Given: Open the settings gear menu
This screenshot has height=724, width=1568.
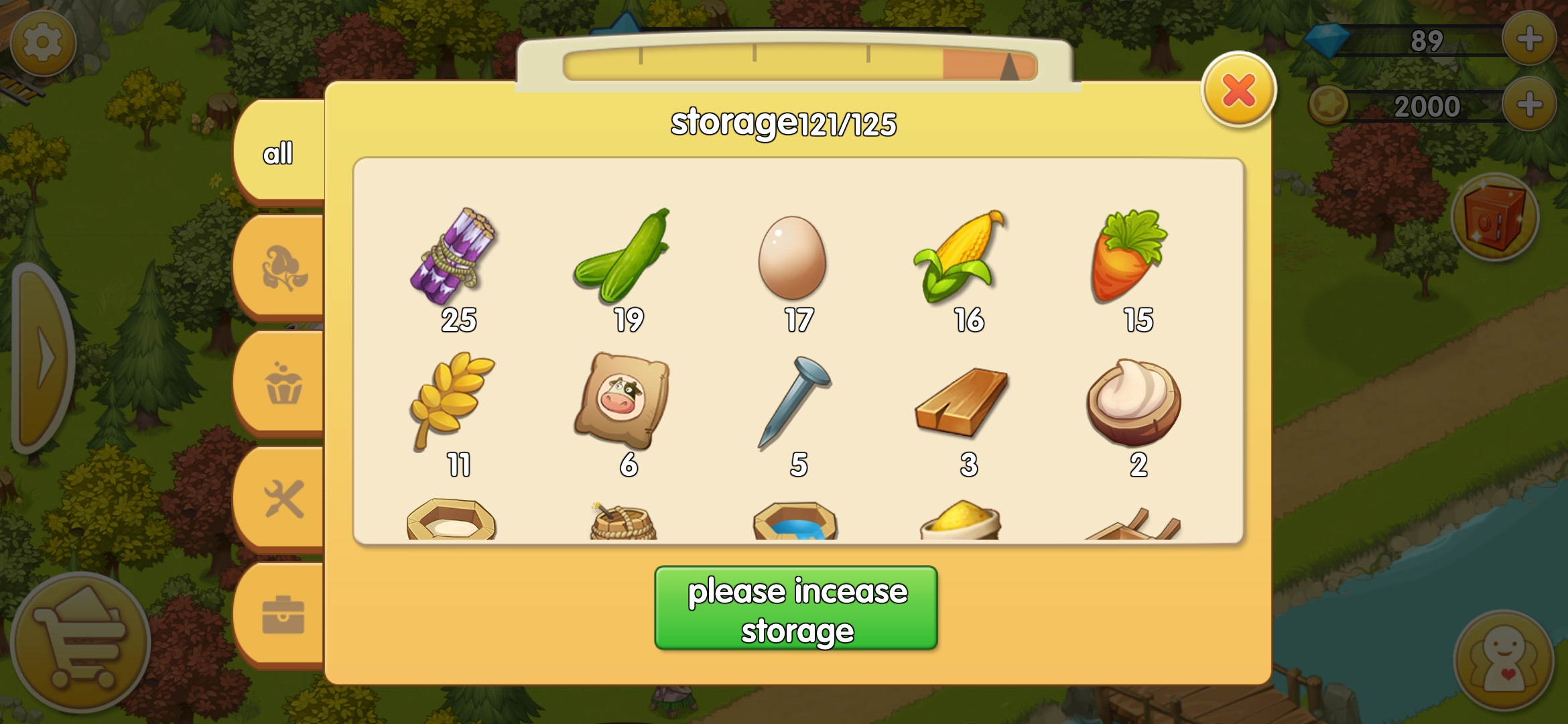Looking at the screenshot, I should point(42,43).
